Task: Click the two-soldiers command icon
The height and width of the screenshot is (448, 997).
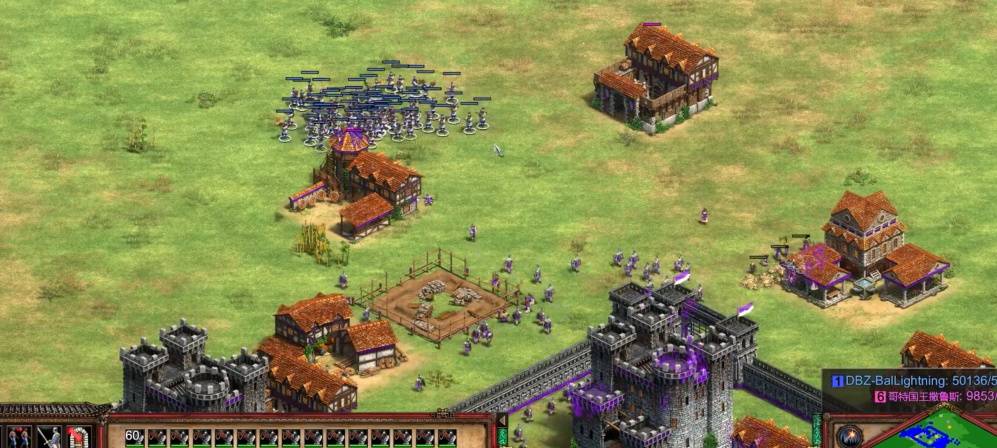Action: (x=20, y=437)
